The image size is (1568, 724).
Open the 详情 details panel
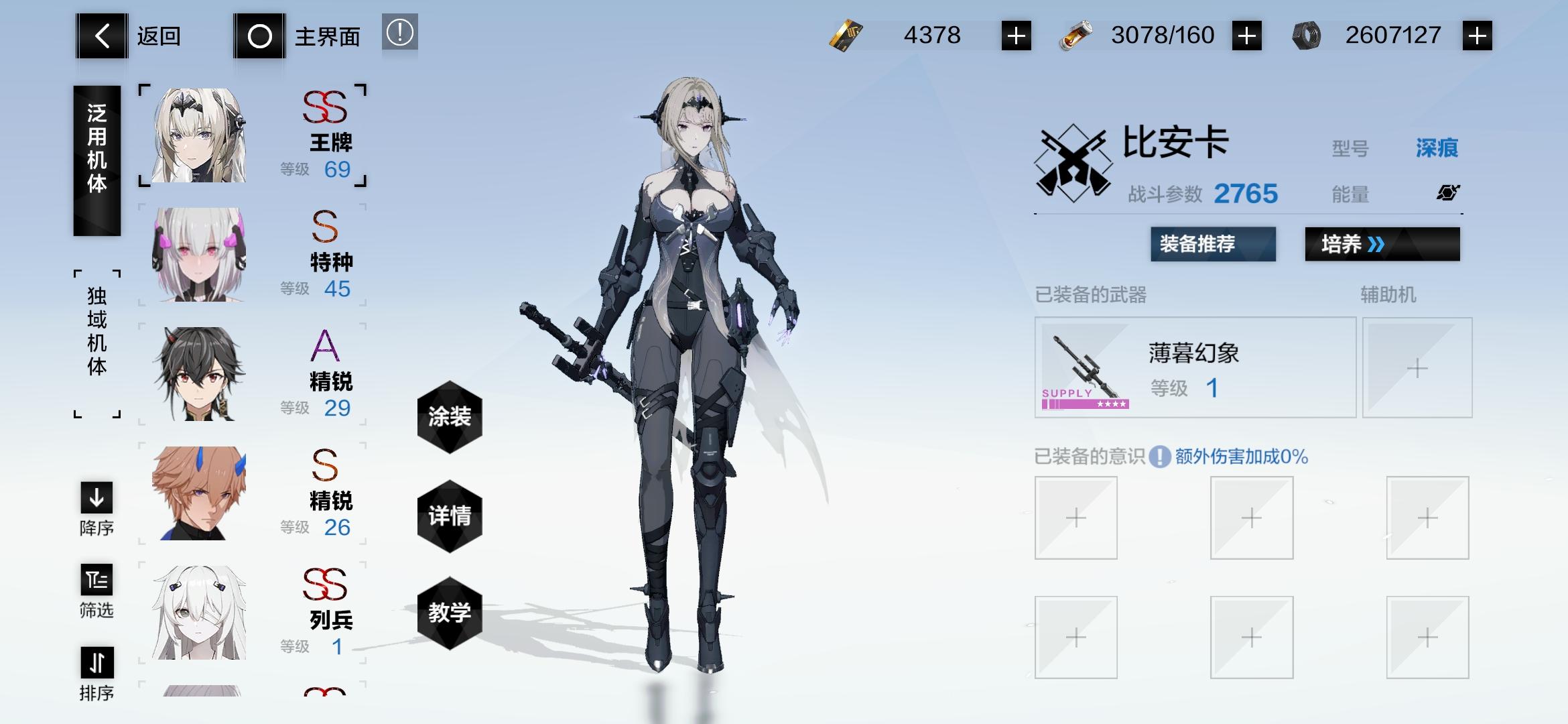pos(450,515)
